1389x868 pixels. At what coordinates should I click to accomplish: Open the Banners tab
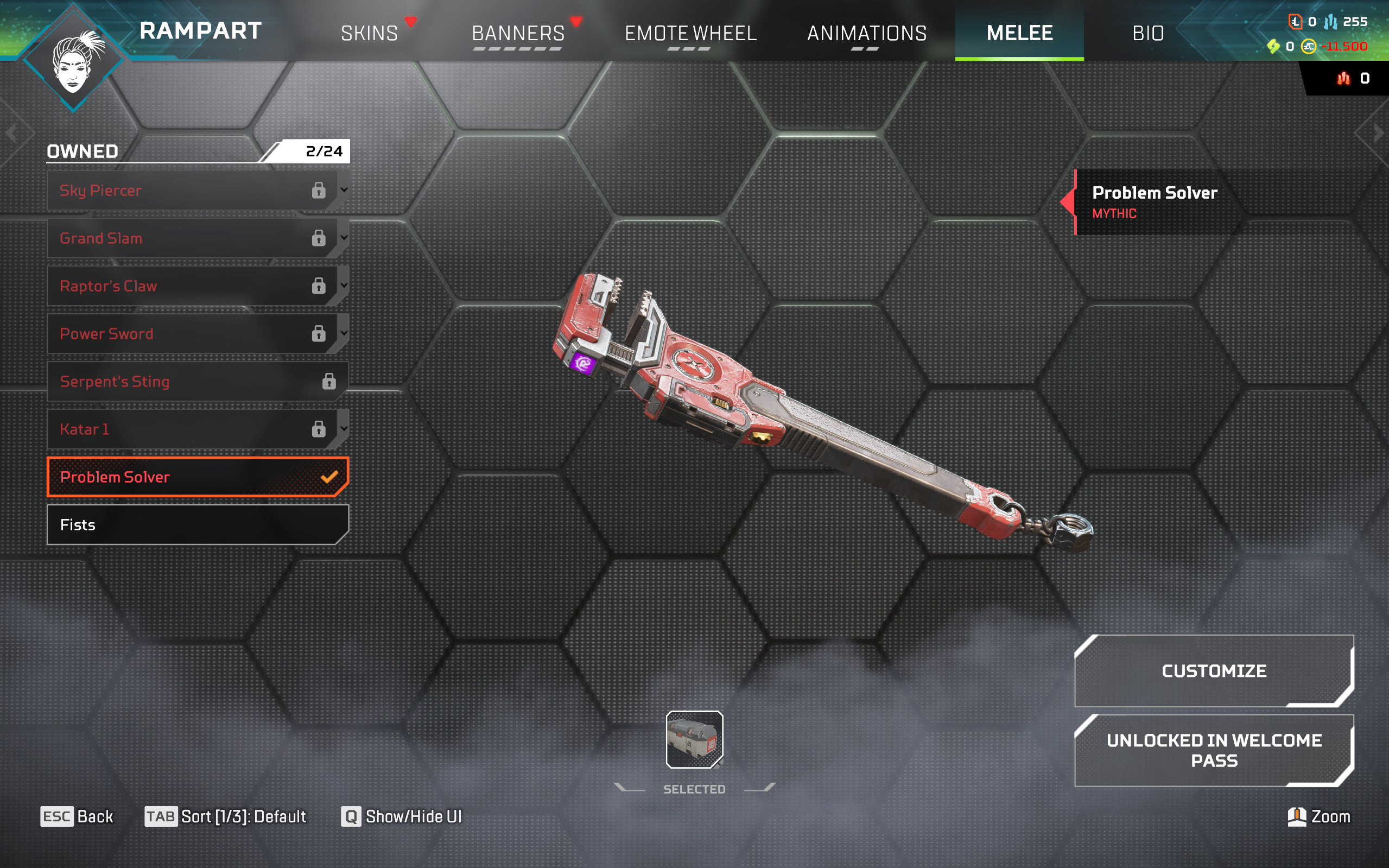pyautogui.click(x=518, y=33)
